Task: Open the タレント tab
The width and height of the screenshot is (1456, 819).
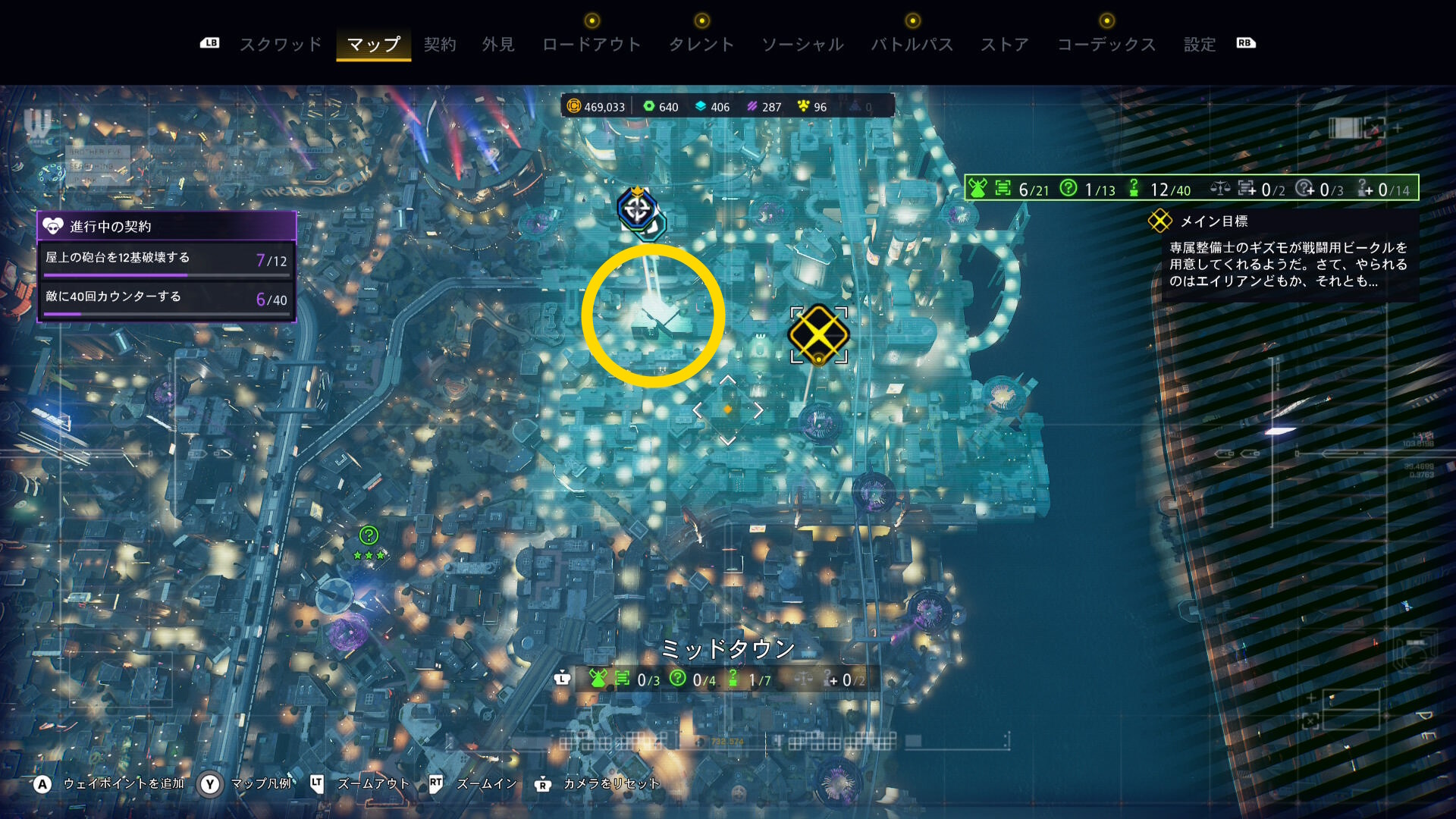Action: tap(701, 45)
